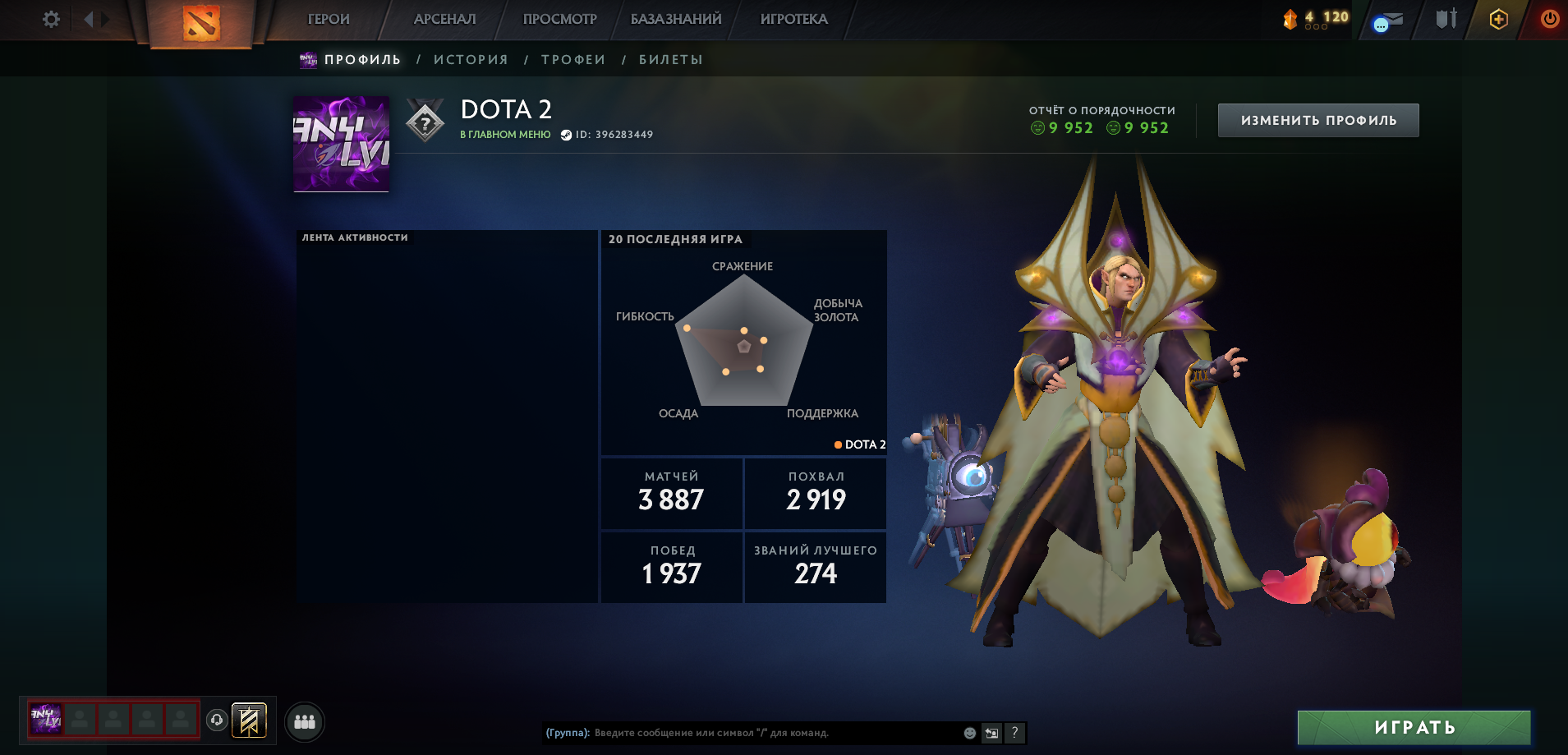
Task: Open the ИГРОТЕКА section
Action: [793, 18]
